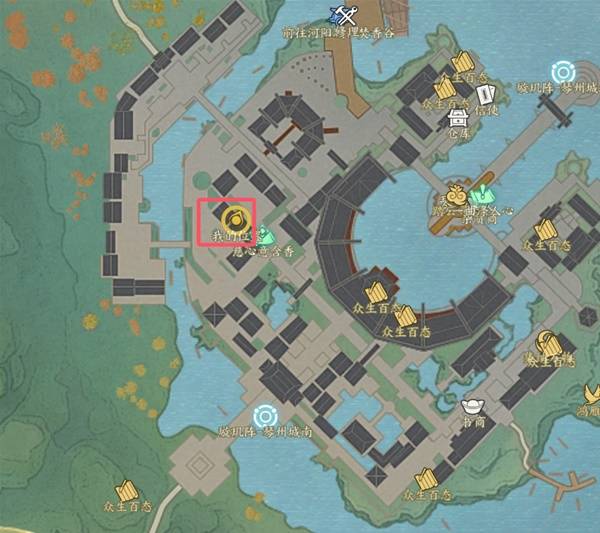Screen dimensions: 600x533
Task: Select the 信使 messenger marker
Action: click(487, 95)
